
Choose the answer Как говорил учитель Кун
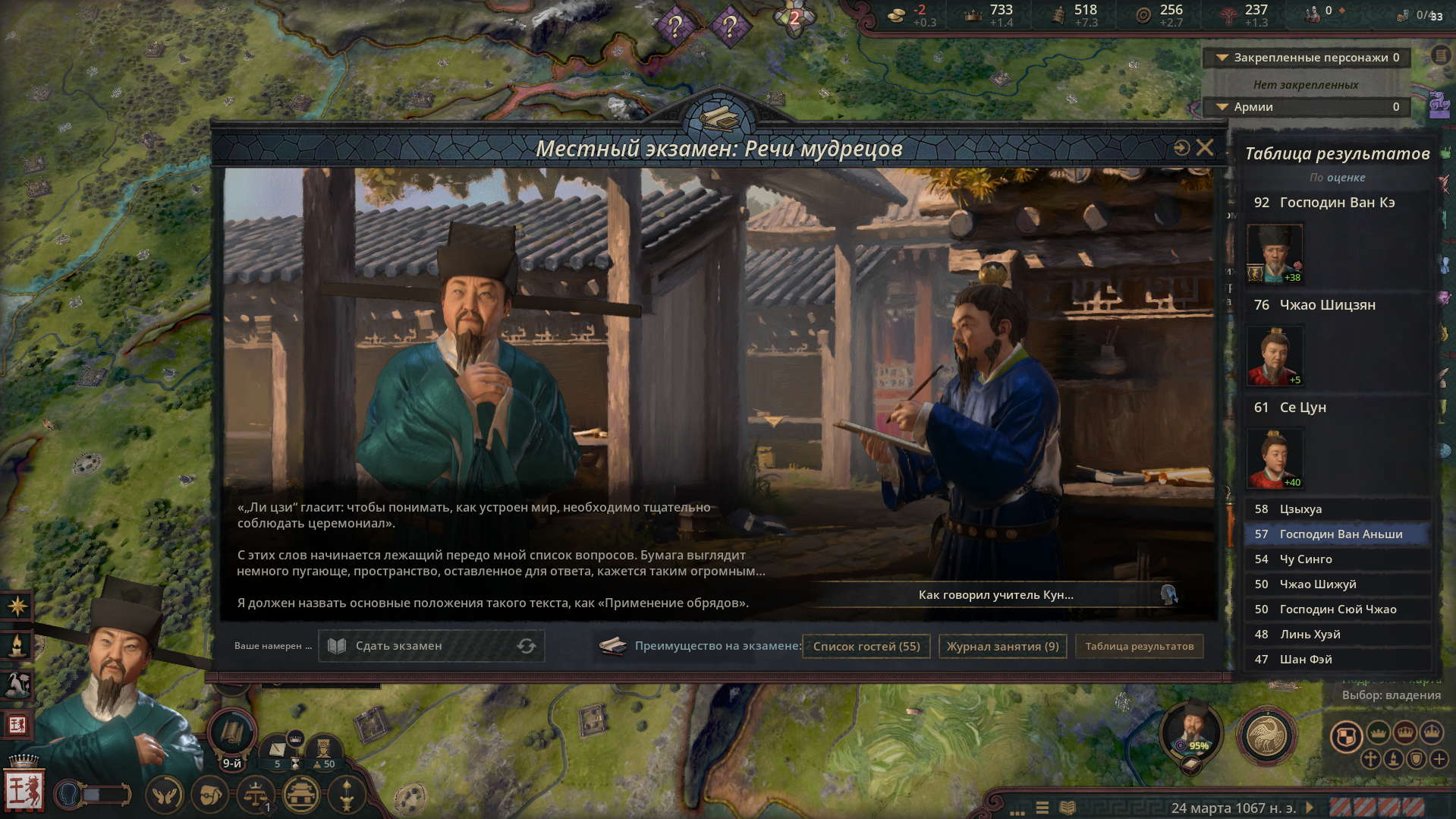pyautogui.click(x=996, y=595)
